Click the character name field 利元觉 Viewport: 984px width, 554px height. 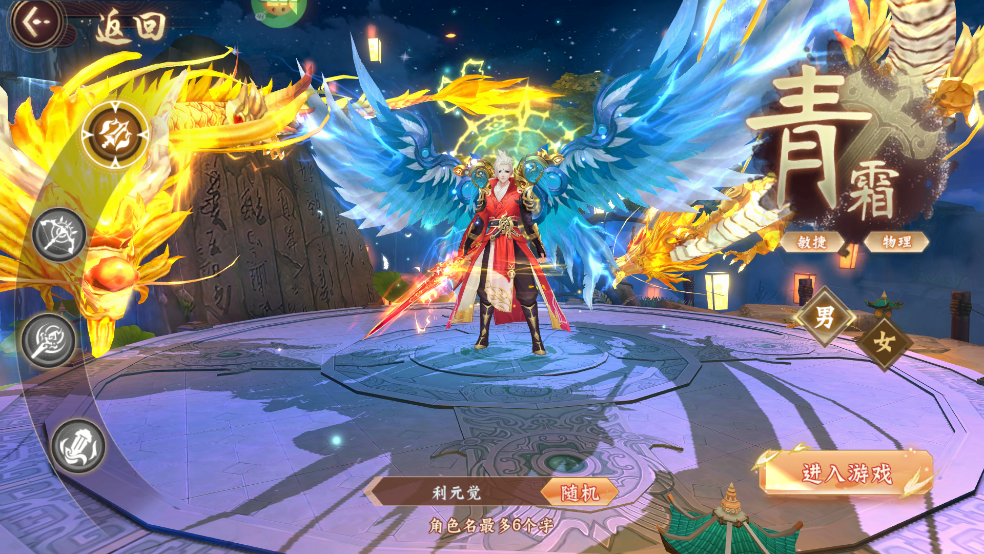(x=453, y=491)
